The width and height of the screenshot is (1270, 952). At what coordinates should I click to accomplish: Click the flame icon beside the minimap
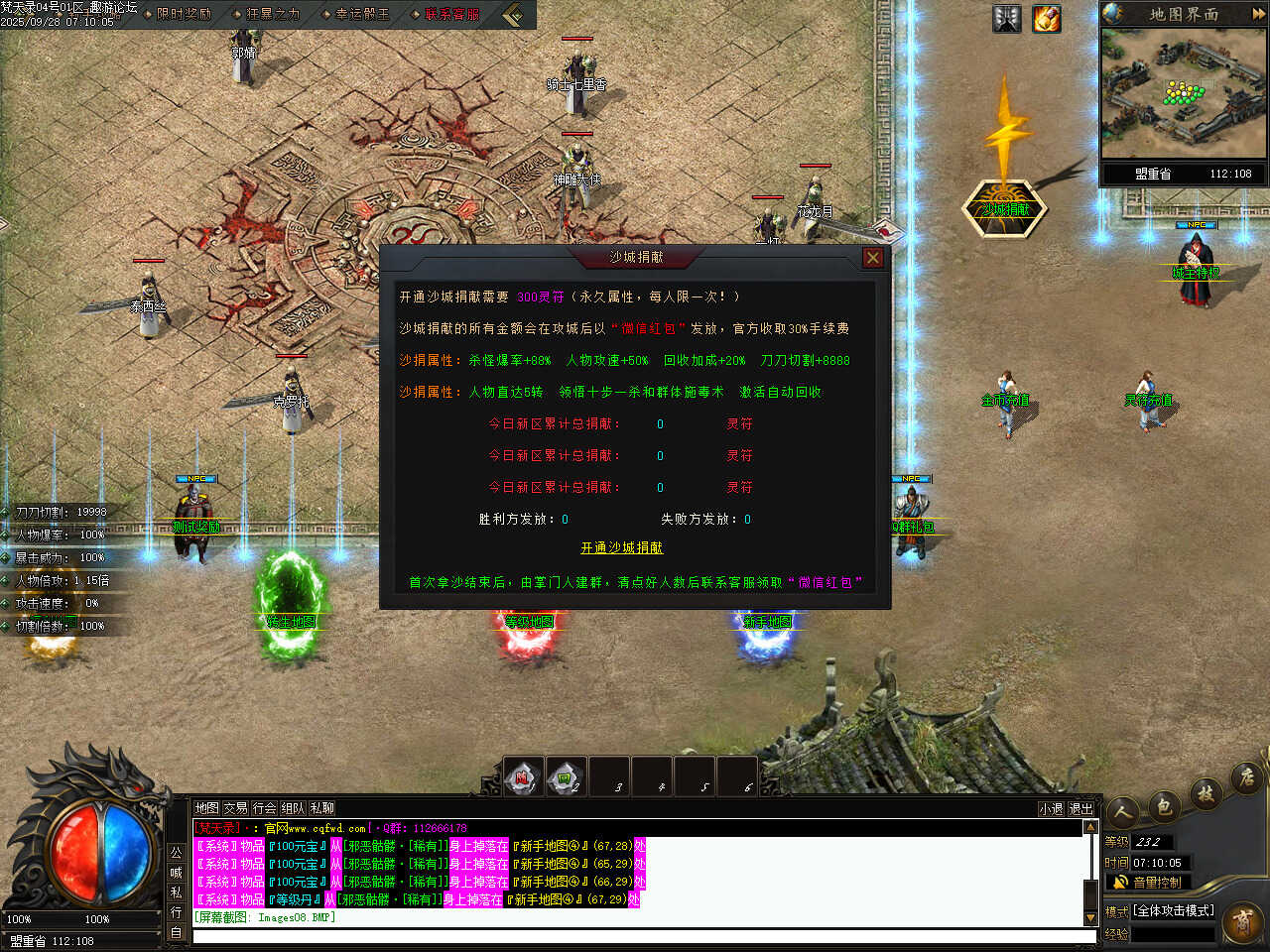click(x=1047, y=19)
